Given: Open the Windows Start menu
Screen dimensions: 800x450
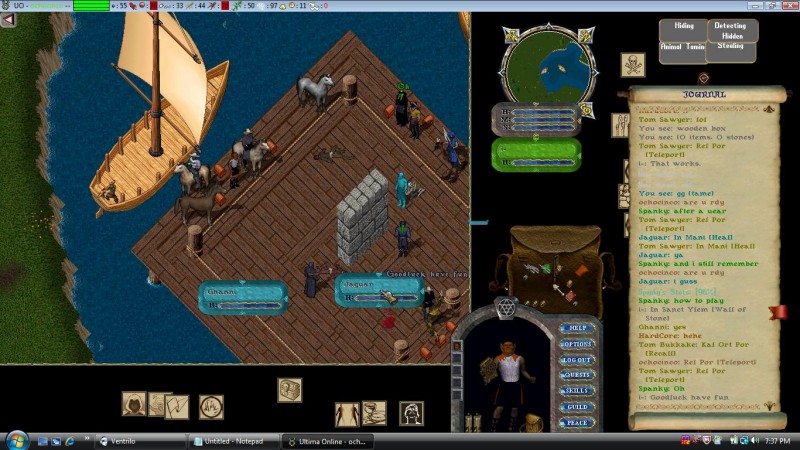Looking at the screenshot, I should [x=17, y=440].
